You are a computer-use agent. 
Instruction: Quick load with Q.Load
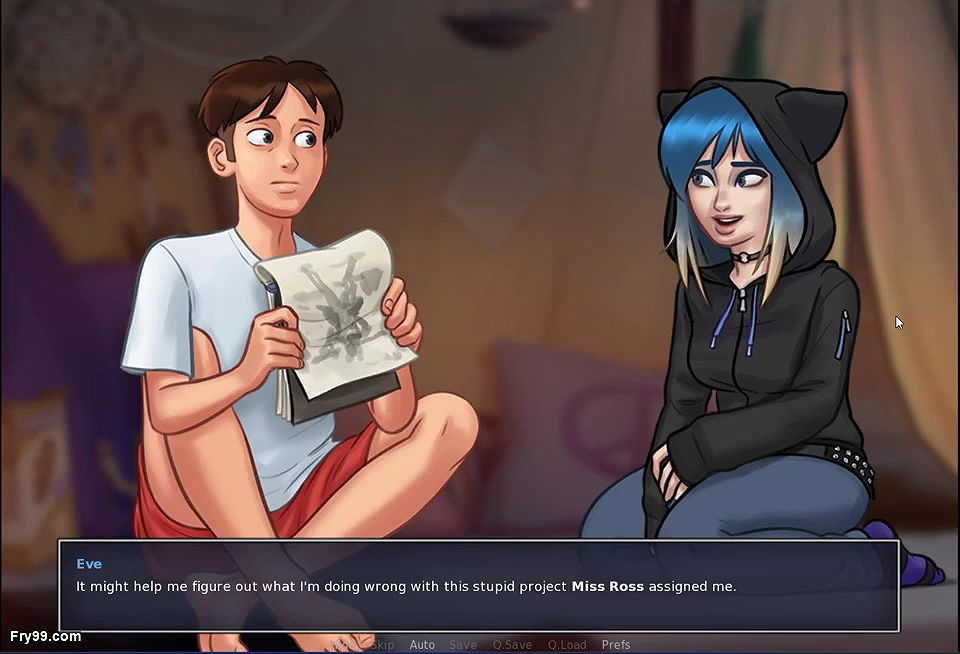[567, 645]
